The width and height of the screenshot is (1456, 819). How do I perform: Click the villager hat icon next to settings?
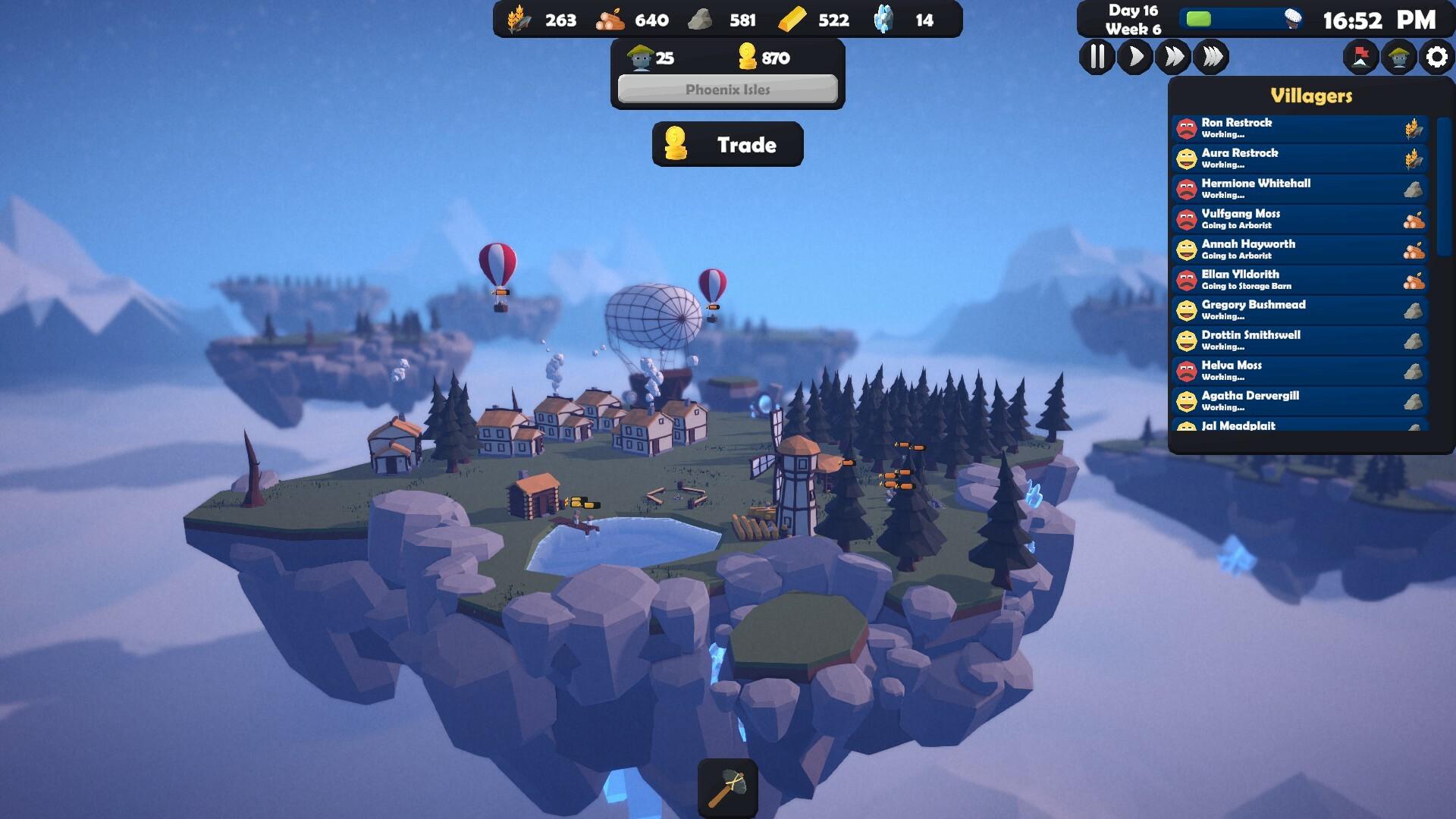[x=1398, y=55]
